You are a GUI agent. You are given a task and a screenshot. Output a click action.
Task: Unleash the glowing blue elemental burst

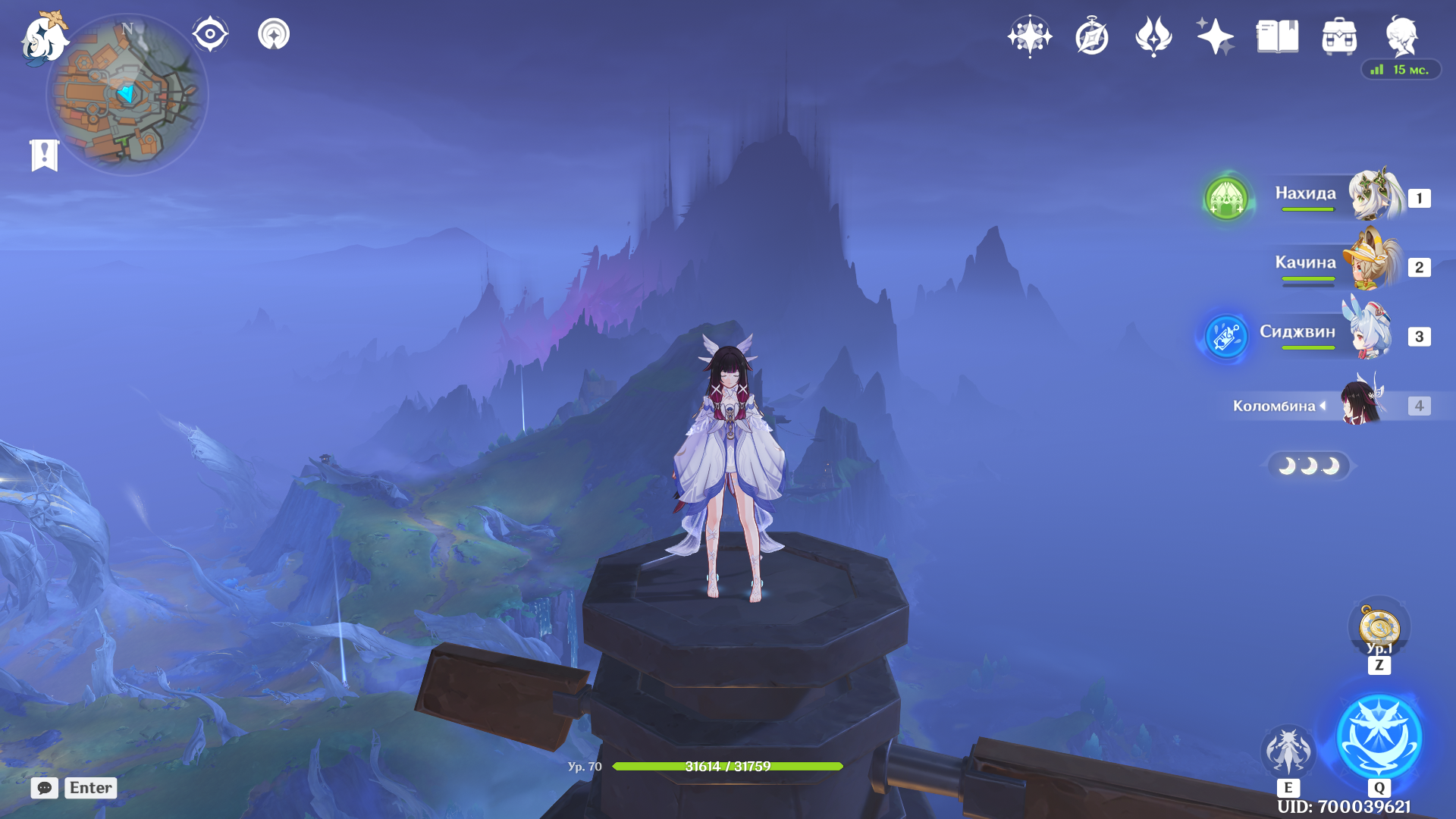pyautogui.click(x=1379, y=737)
